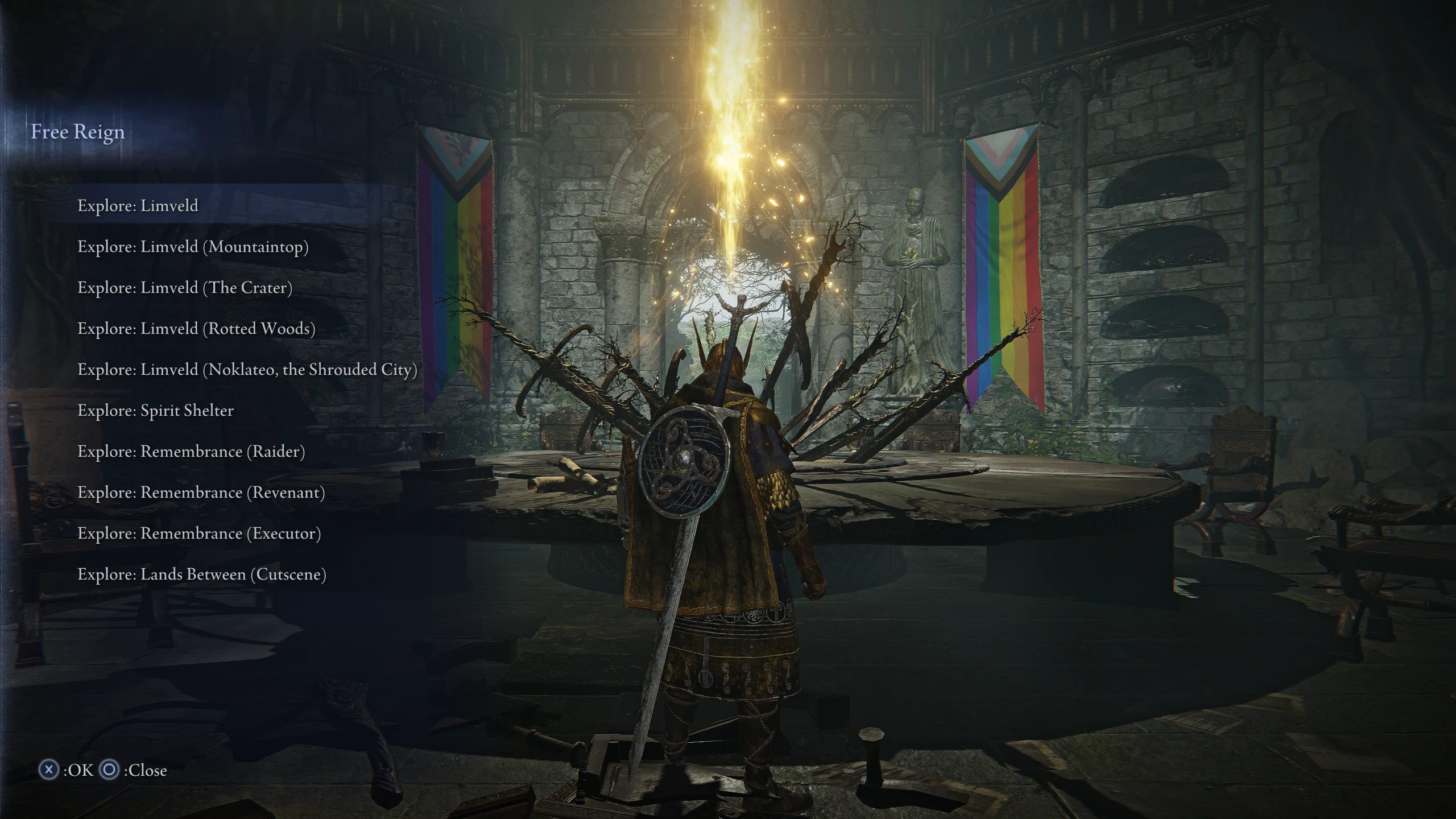Play Explore: Lands Between (Cutscene)
Image resolution: width=1456 pixels, height=819 pixels.
(x=202, y=574)
